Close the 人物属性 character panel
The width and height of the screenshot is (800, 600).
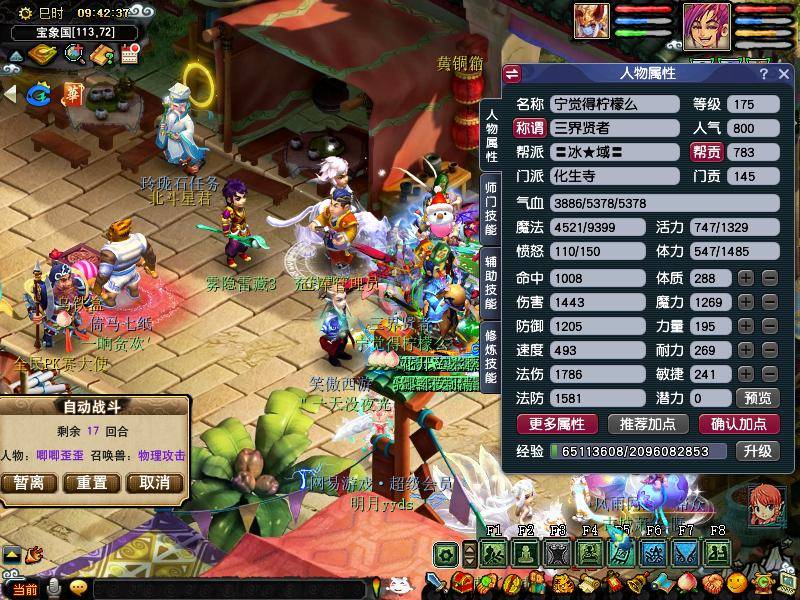coord(782,74)
